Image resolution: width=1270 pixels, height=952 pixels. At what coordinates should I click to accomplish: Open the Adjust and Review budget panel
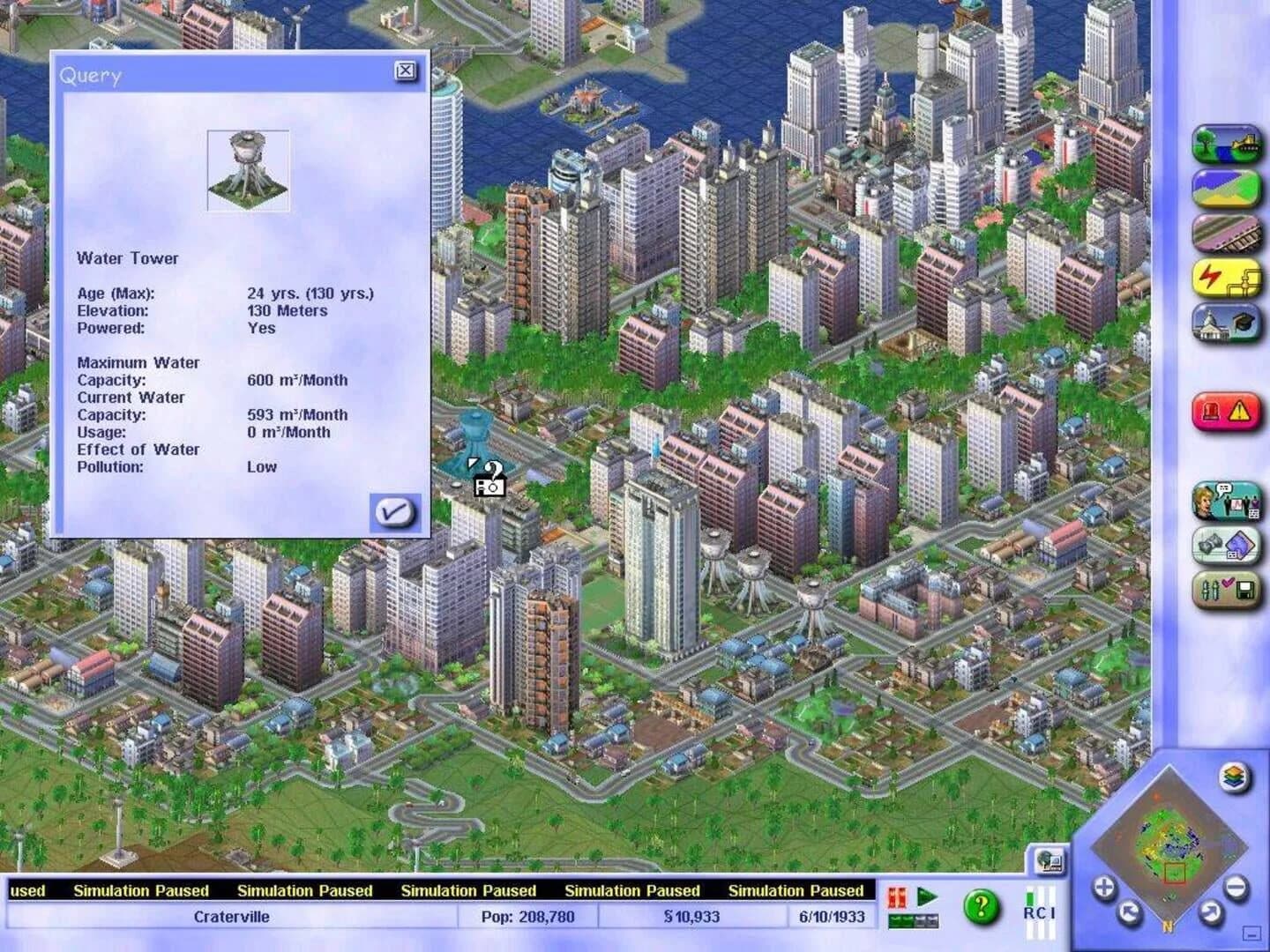point(1227,543)
